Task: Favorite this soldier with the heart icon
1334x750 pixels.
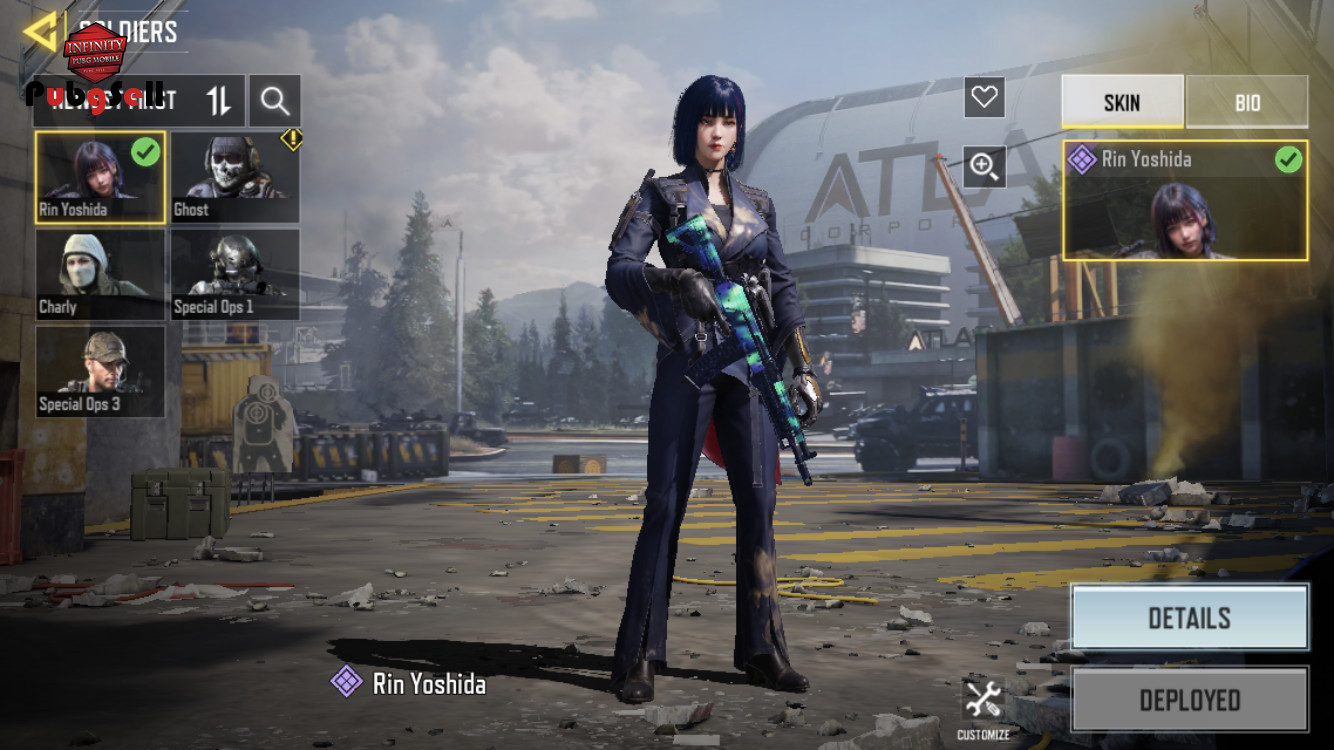Action: [x=984, y=97]
